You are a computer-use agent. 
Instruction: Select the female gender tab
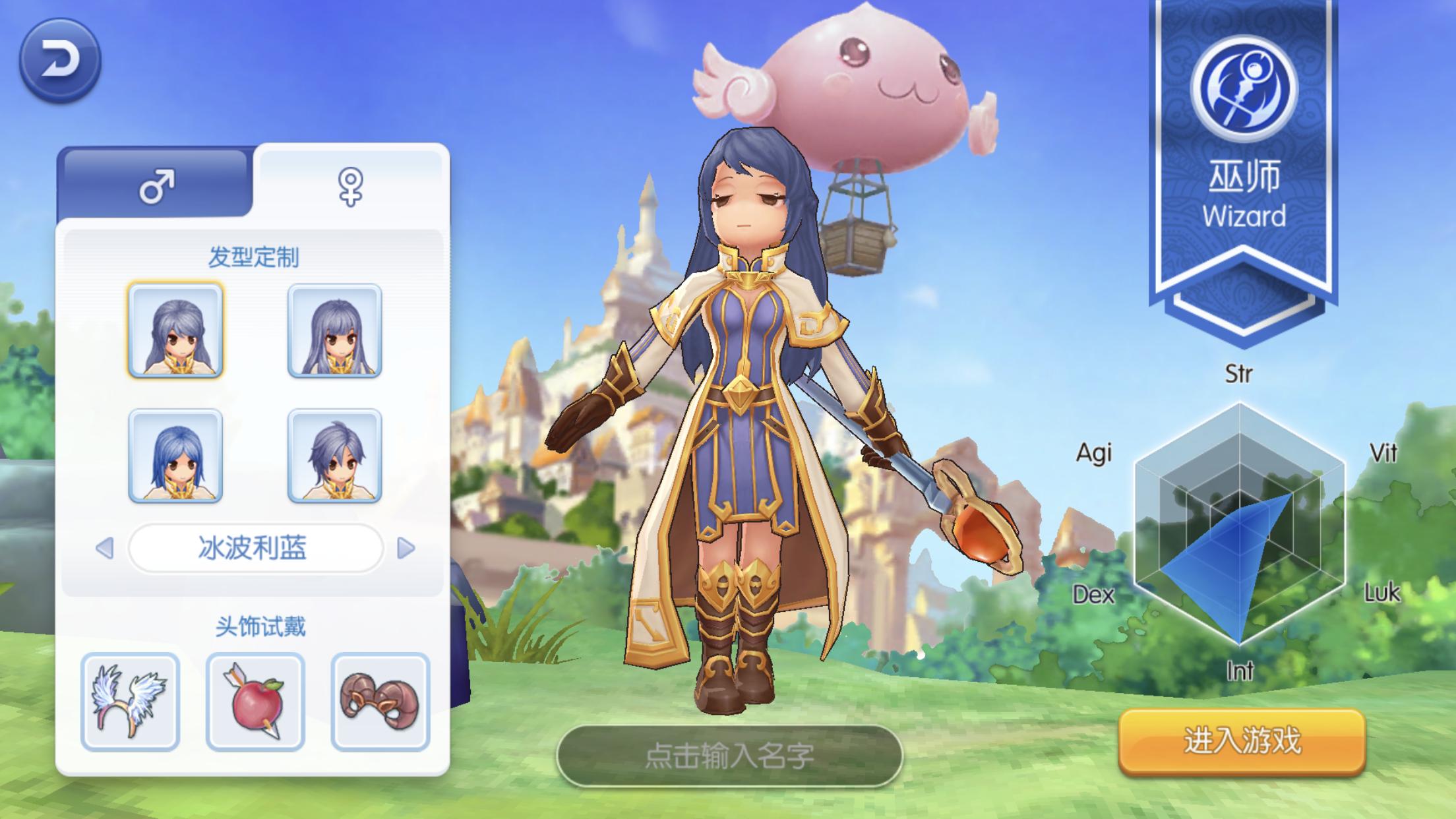pyautogui.click(x=350, y=186)
